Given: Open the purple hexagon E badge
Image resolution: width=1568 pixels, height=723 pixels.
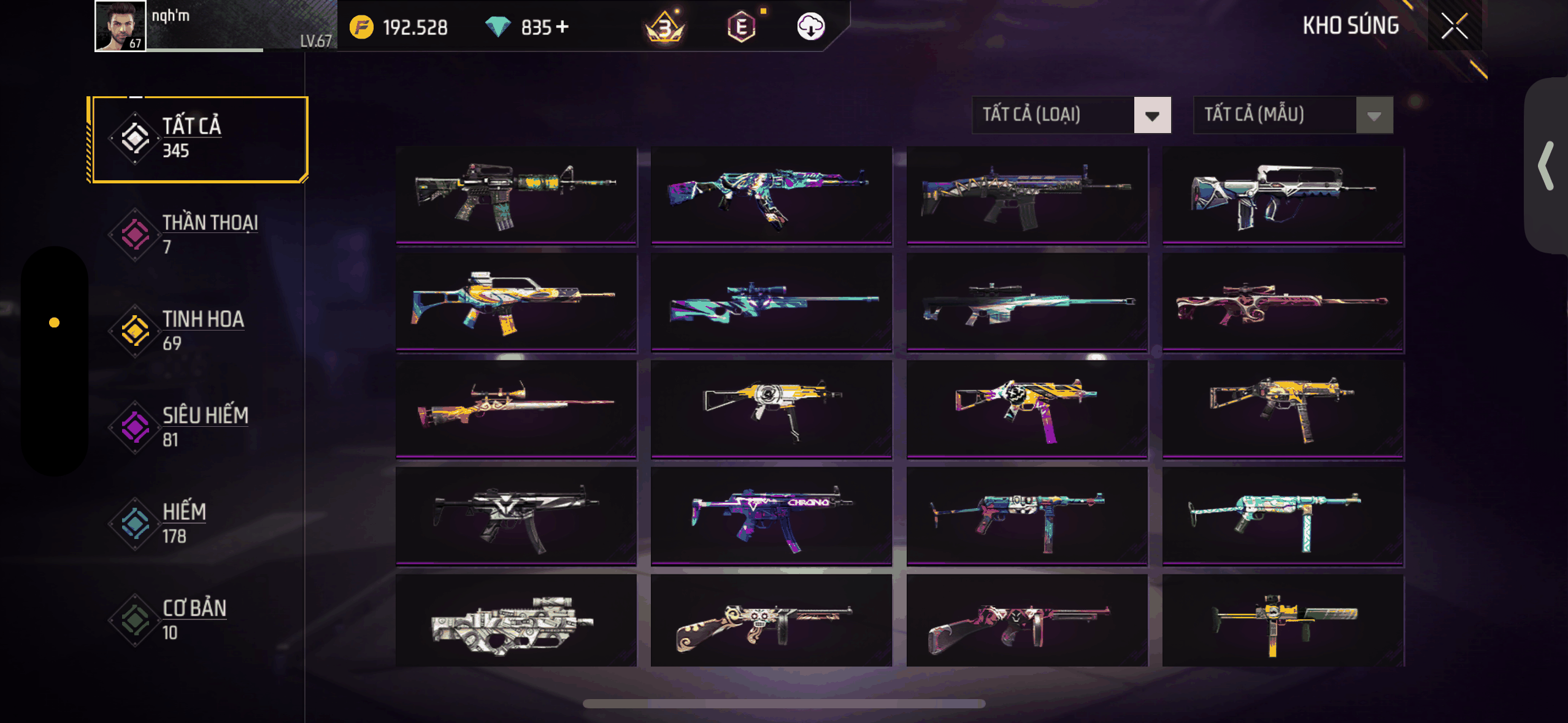Looking at the screenshot, I should (741, 26).
